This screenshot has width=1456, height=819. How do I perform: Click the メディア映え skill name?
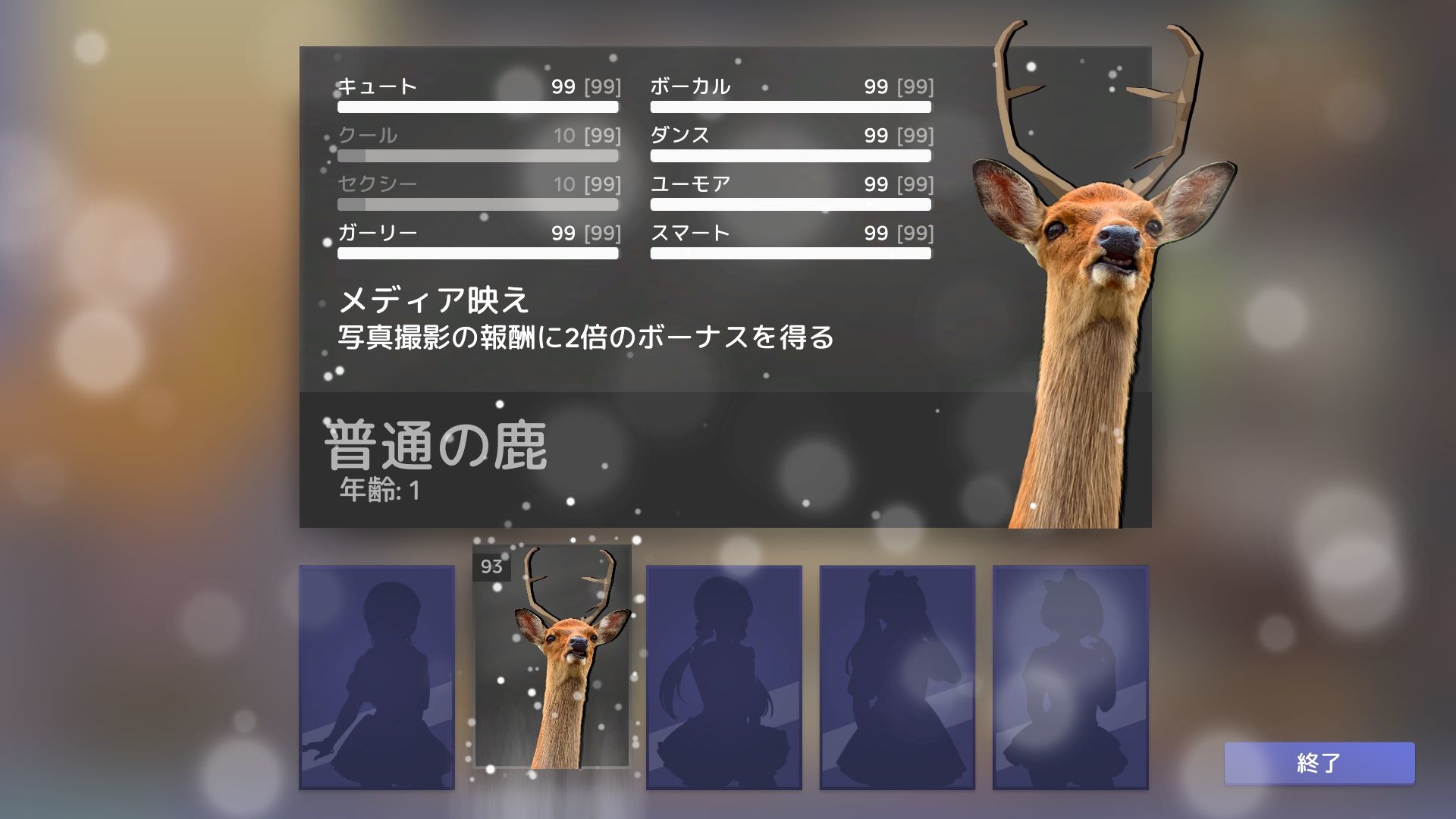click(x=436, y=301)
